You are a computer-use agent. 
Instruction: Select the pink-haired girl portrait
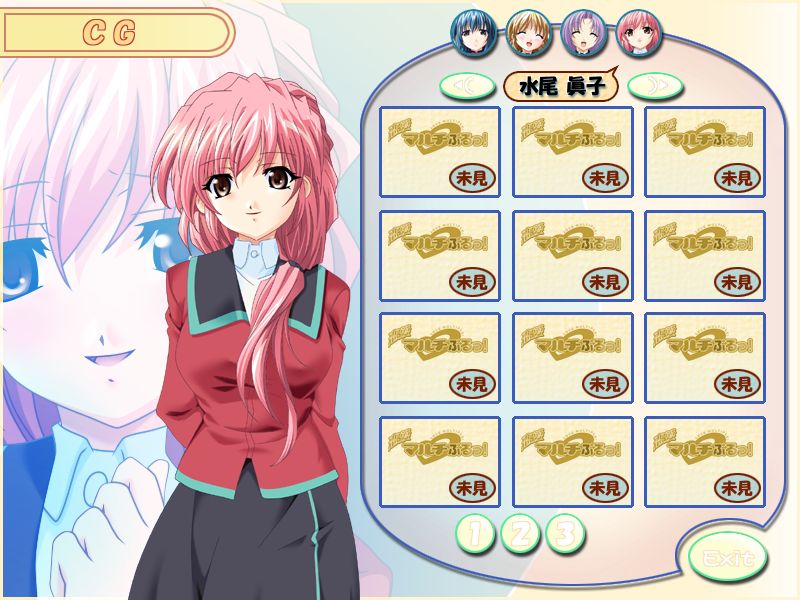pos(636,32)
